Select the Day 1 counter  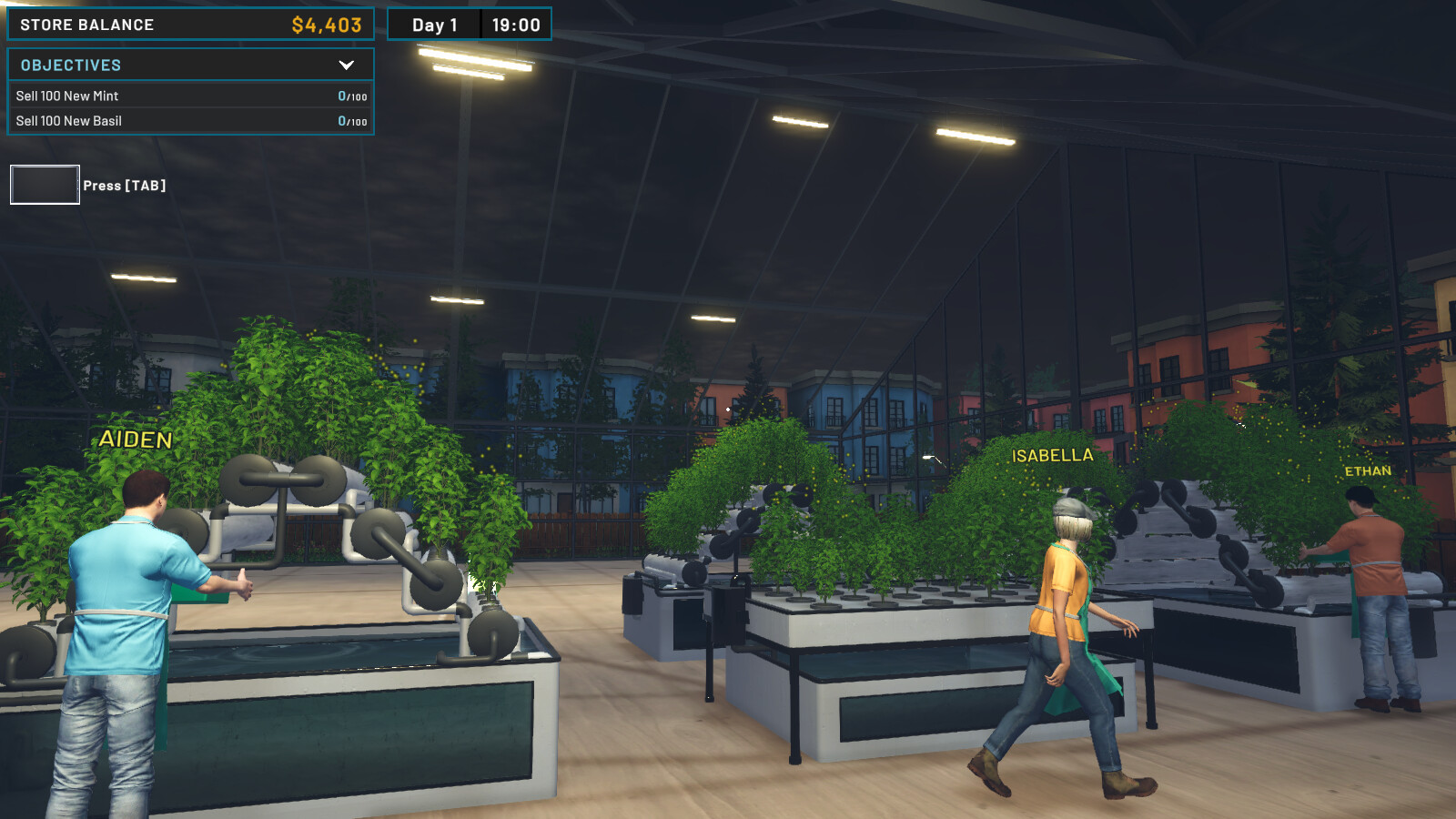(x=435, y=25)
